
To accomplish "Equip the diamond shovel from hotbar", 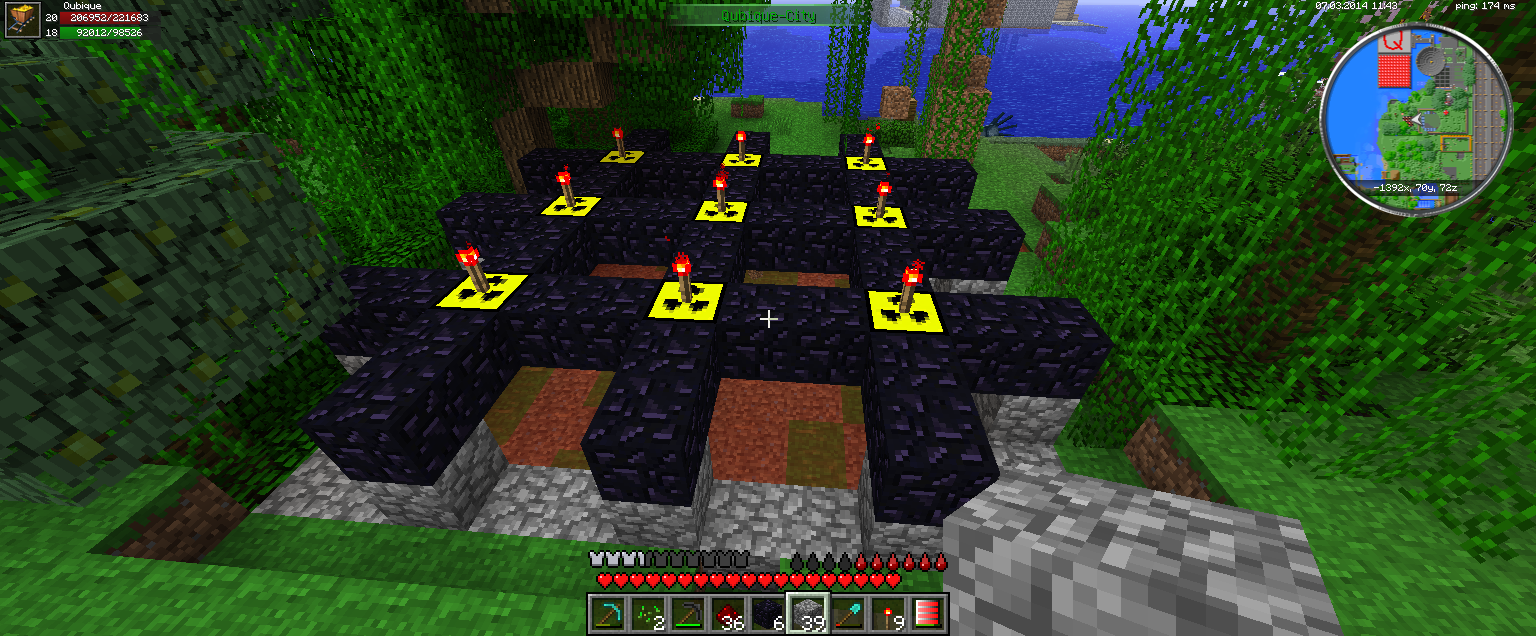I will (847, 614).
